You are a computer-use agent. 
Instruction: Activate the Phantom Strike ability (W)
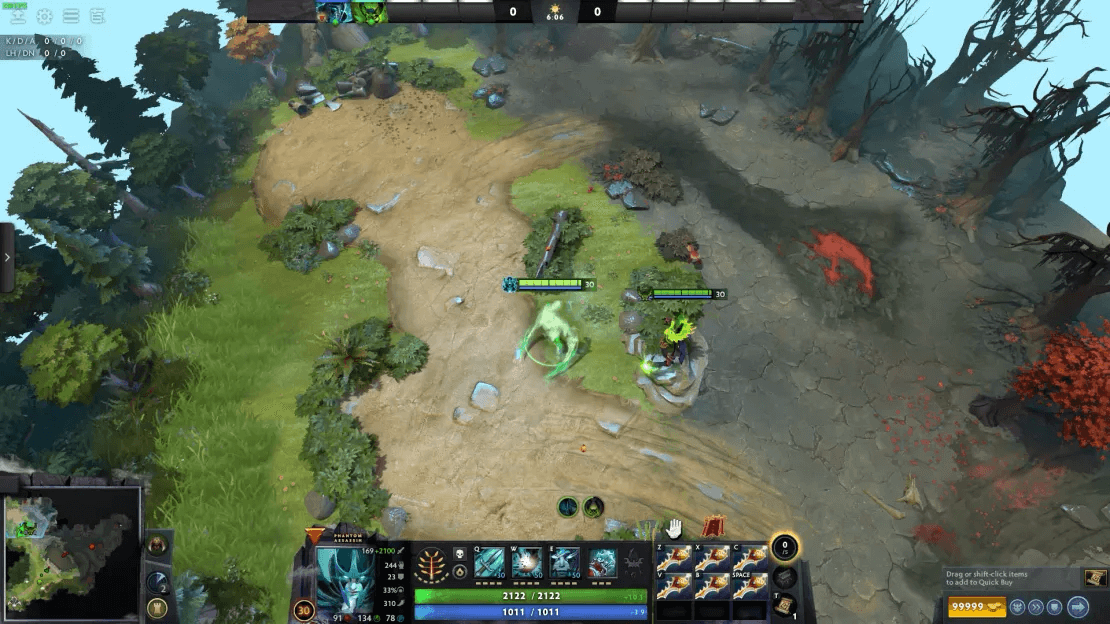tap(527, 563)
